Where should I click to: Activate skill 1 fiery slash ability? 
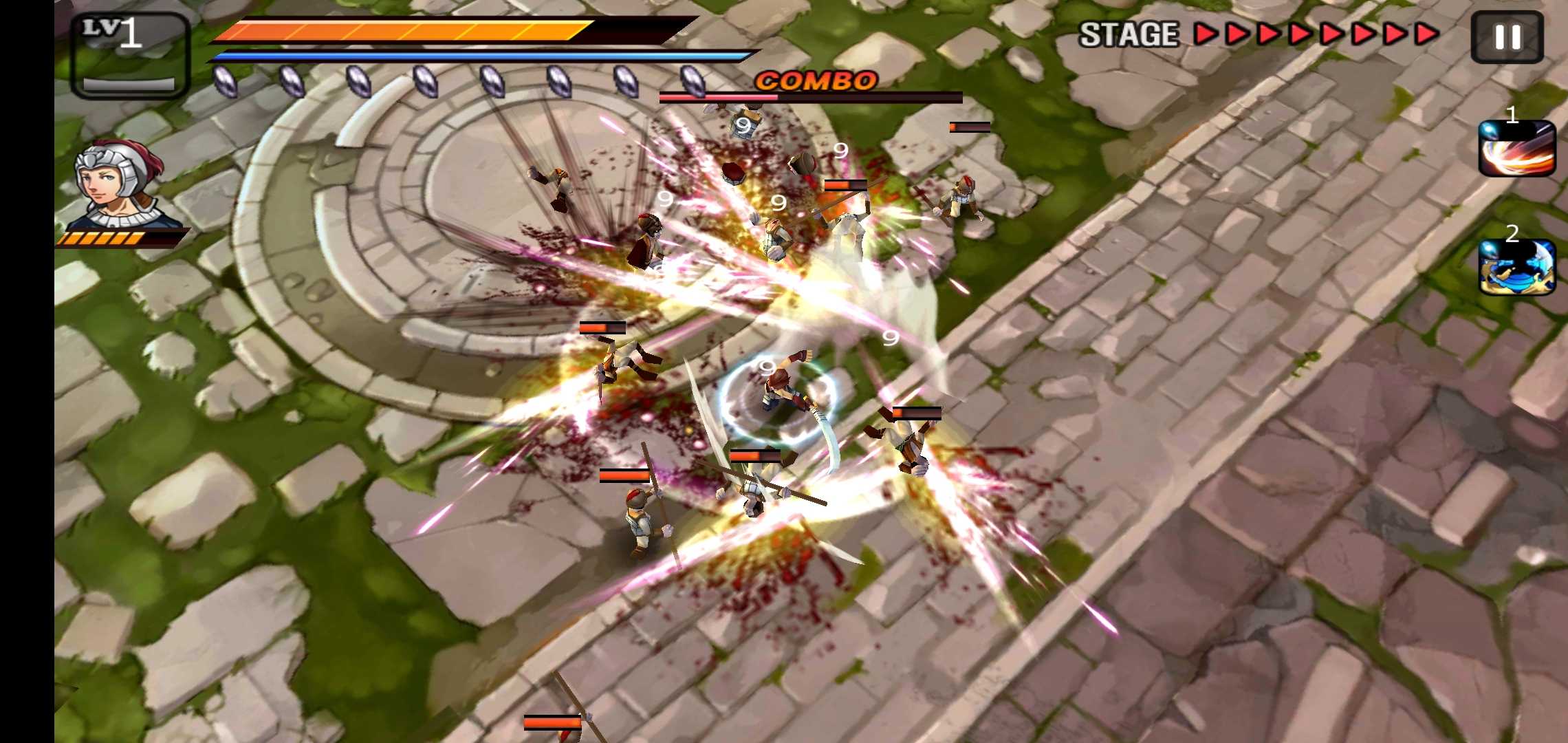point(1516,149)
